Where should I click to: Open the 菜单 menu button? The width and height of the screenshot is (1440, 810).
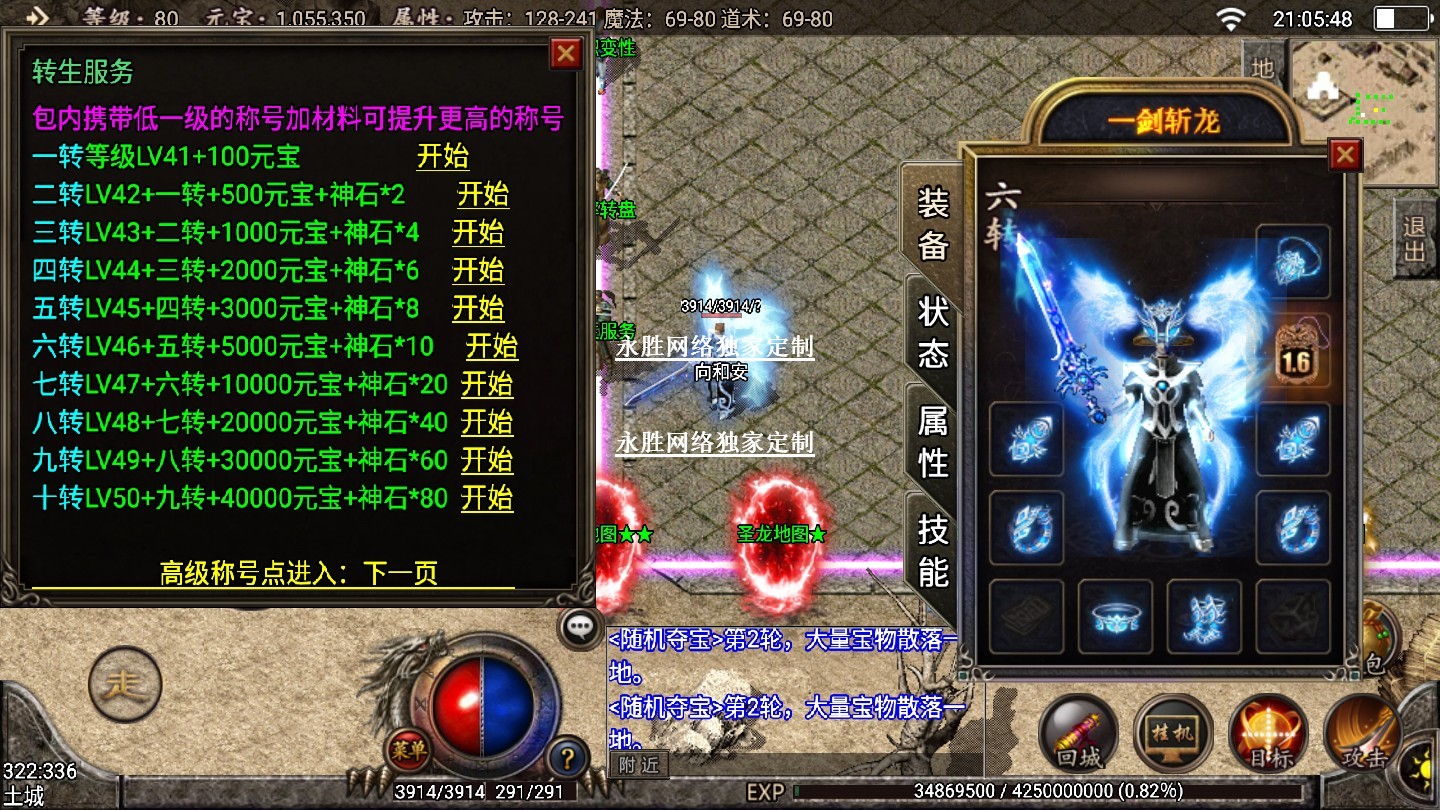[x=409, y=747]
